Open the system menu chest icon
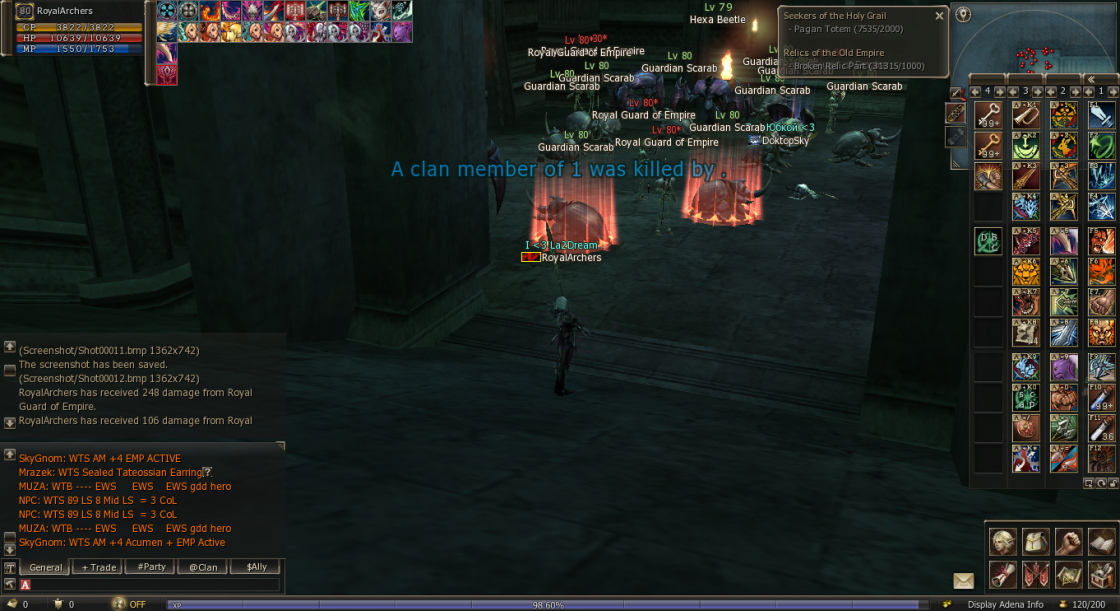Viewport: 1120px width, 611px height. click(x=1101, y=574)
